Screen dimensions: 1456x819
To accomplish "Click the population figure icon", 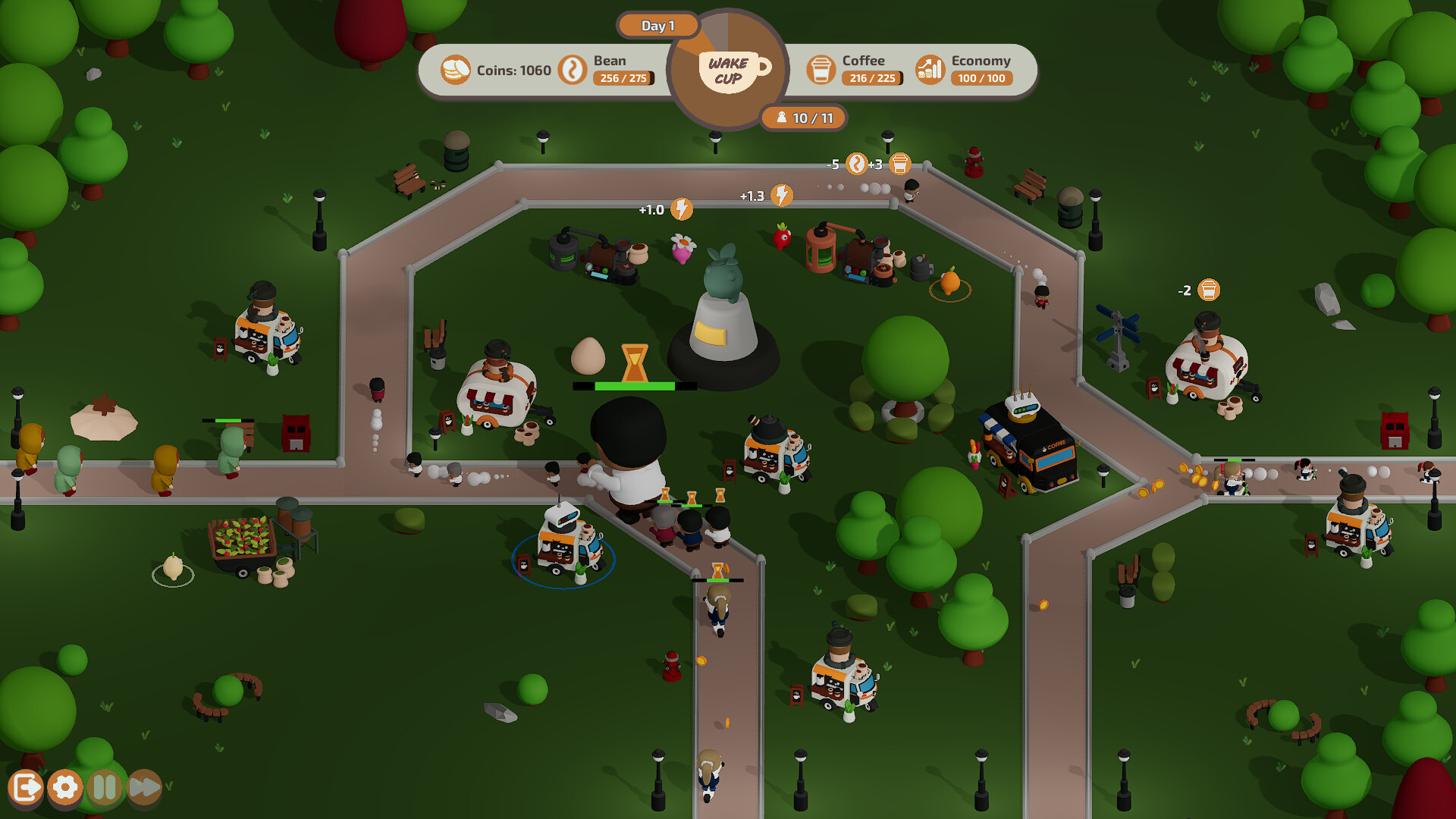I will click(x=781, y=118).
